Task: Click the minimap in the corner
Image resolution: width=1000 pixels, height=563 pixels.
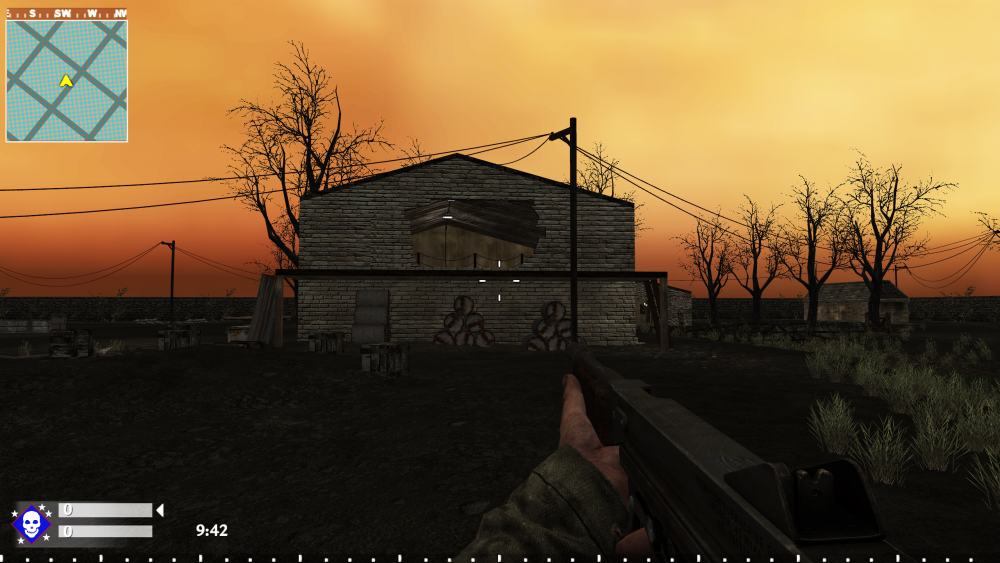Action: click(66, 81)
